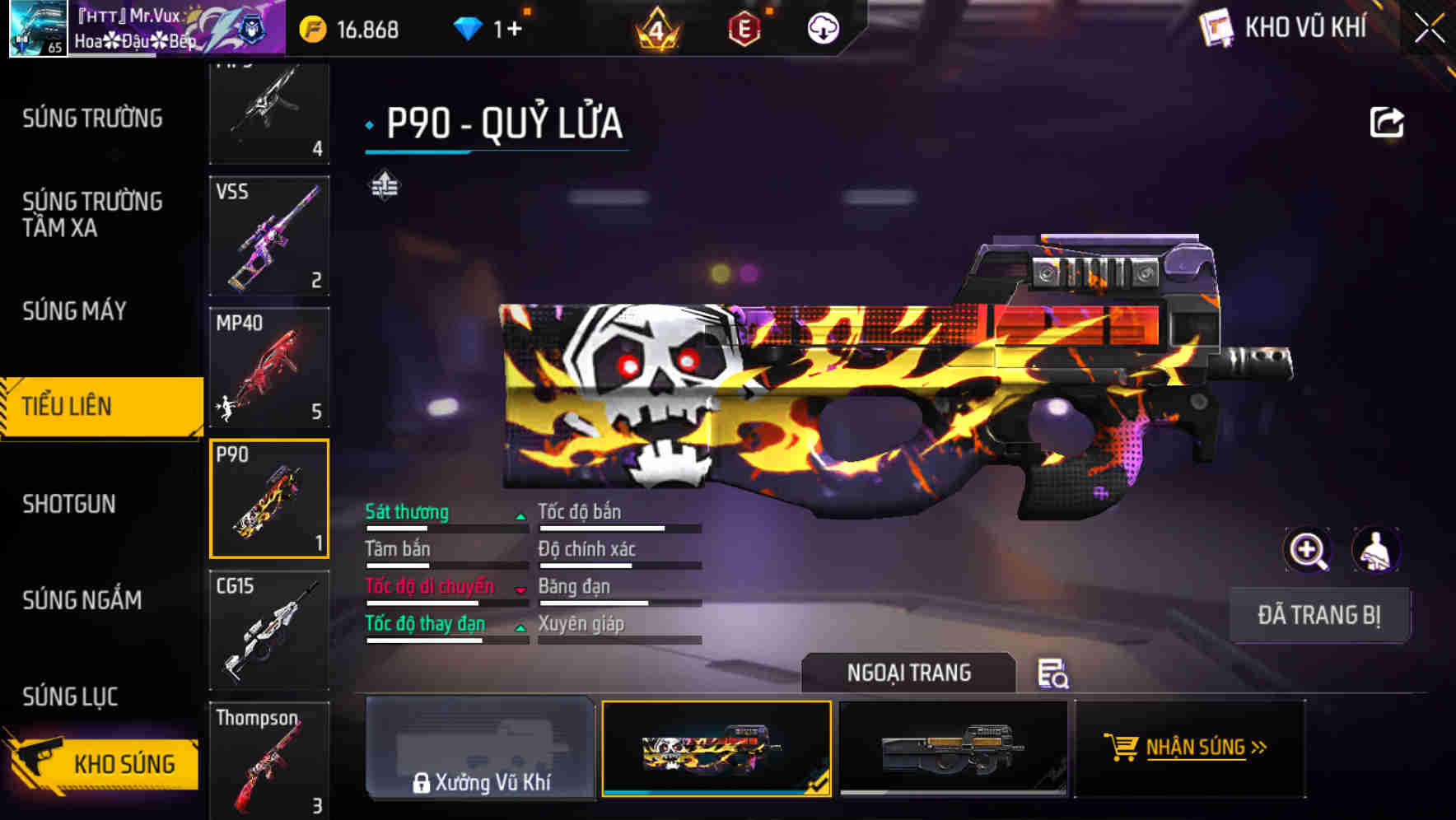This screenshot has width=1456, height=820.
Task: Open the character preview icon beside the magnifier
Action: (1377, 550)
